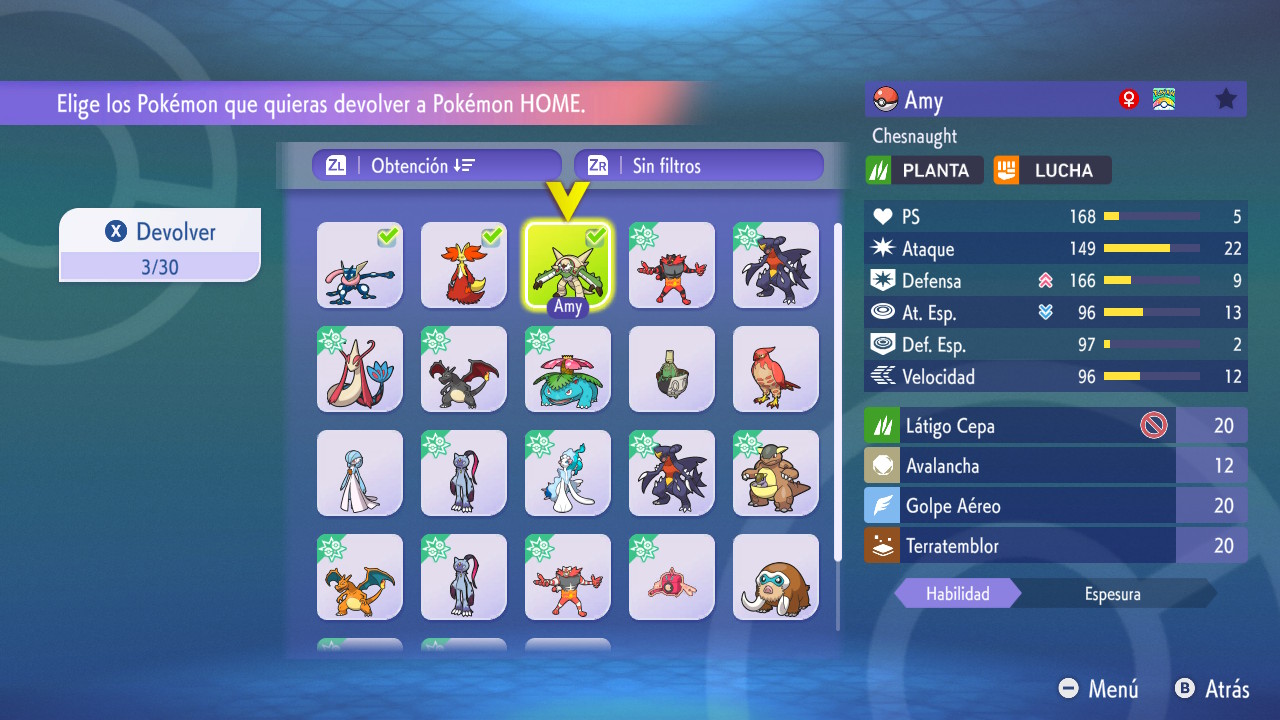Click the origin game mark next to gender
The width and height of the screenshot is (1280, 720).
(1164, 99)
